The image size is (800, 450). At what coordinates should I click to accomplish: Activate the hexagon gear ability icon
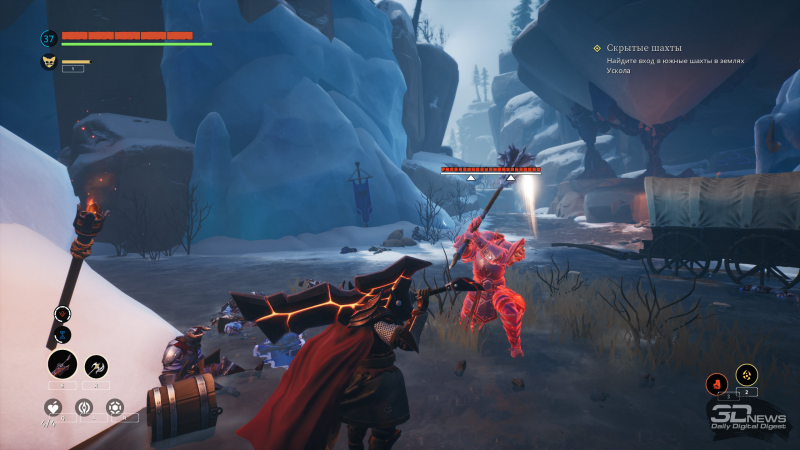[115, 407]
